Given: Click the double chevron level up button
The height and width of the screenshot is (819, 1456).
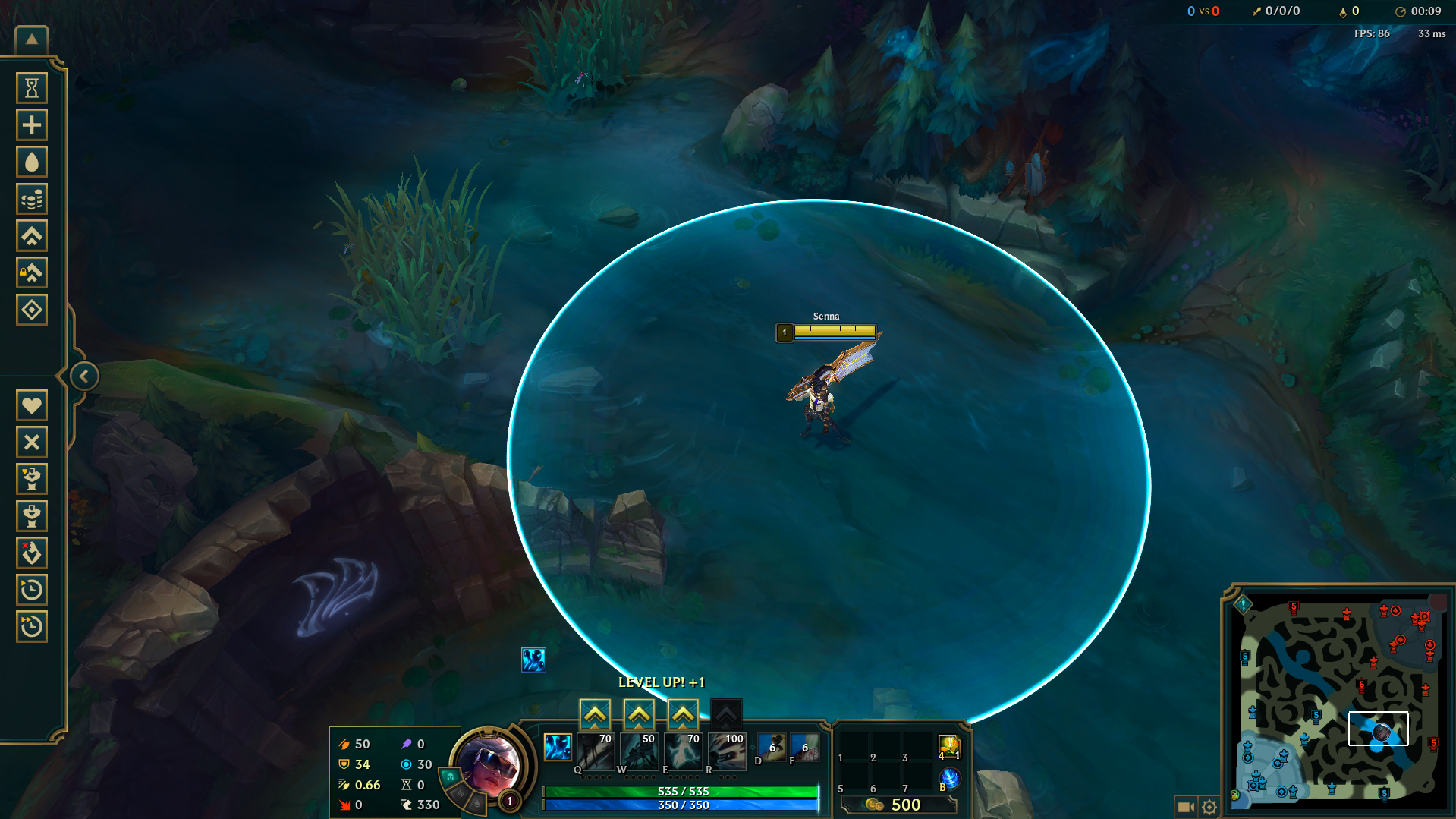Looking at the screenshot, I should (32, 236).
